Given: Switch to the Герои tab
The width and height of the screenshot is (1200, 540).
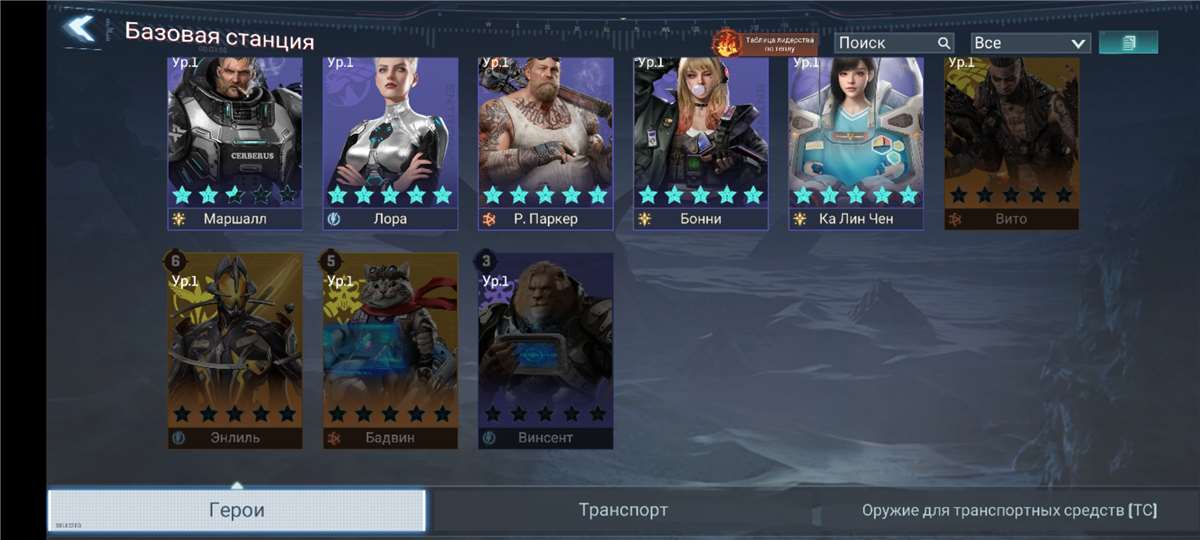Looking at the screenshot, I should pos(237,510).
